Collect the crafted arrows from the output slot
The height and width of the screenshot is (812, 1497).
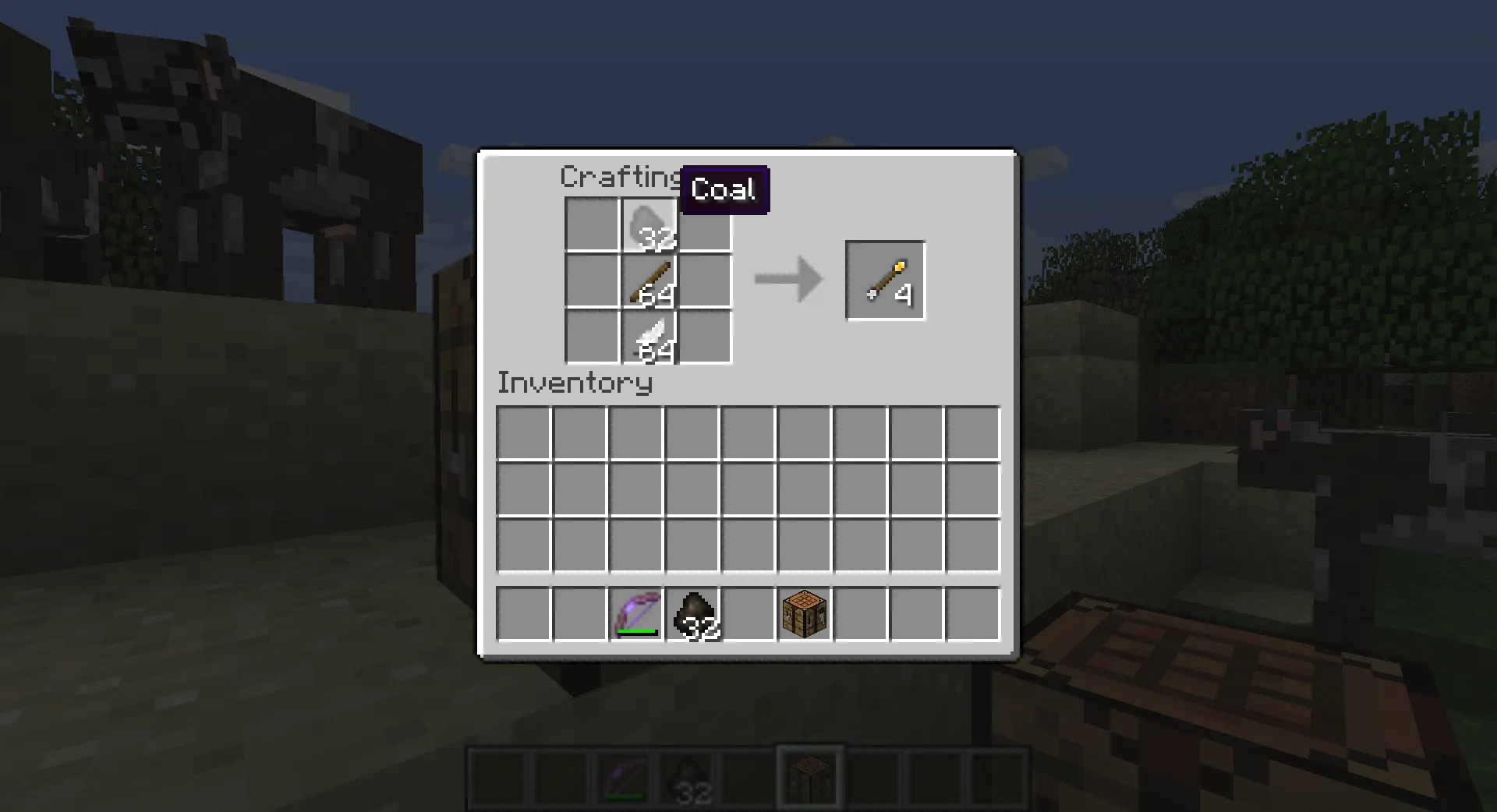coord(884,279)
